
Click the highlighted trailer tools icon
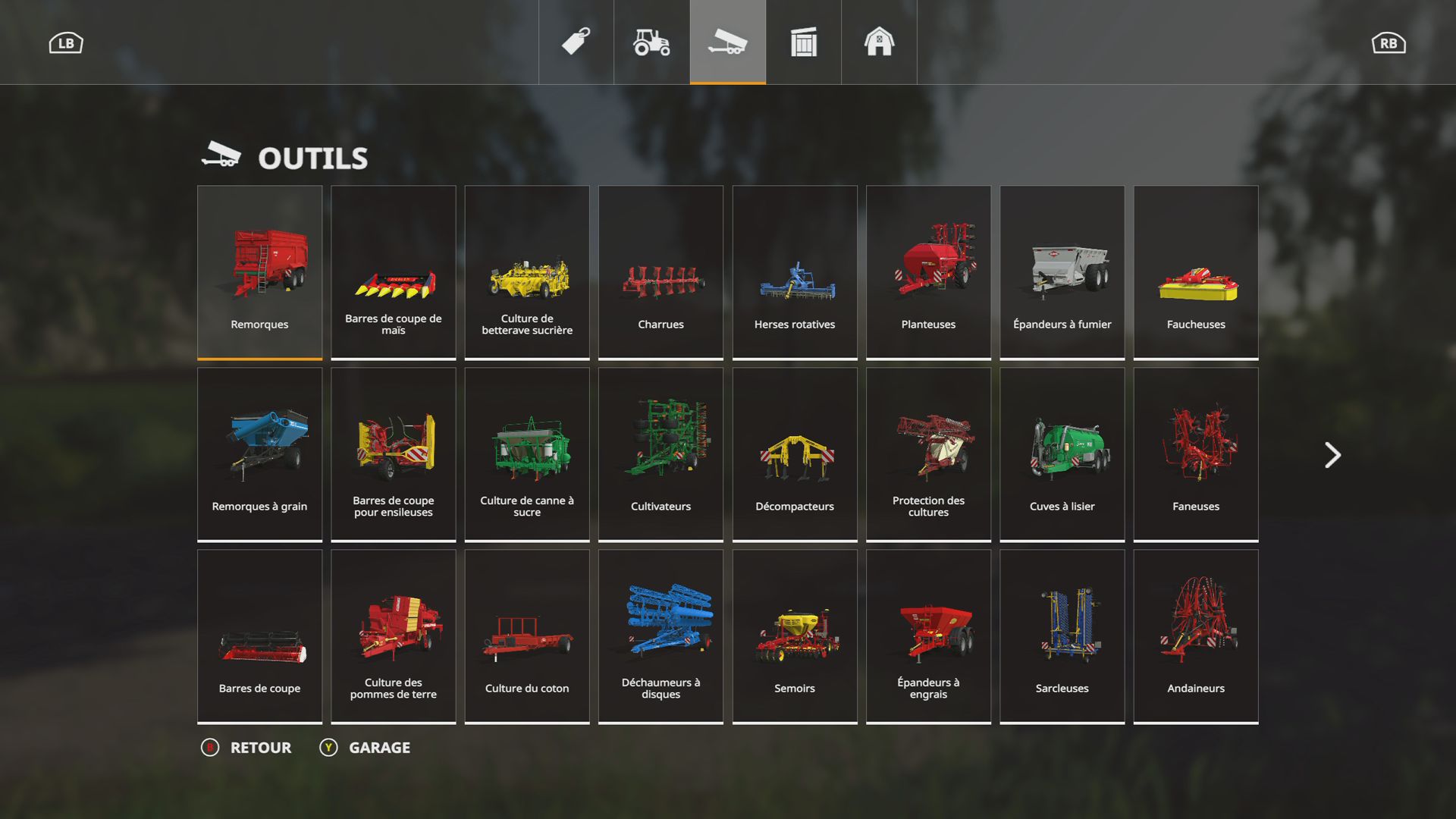click(x=726, y=43)
